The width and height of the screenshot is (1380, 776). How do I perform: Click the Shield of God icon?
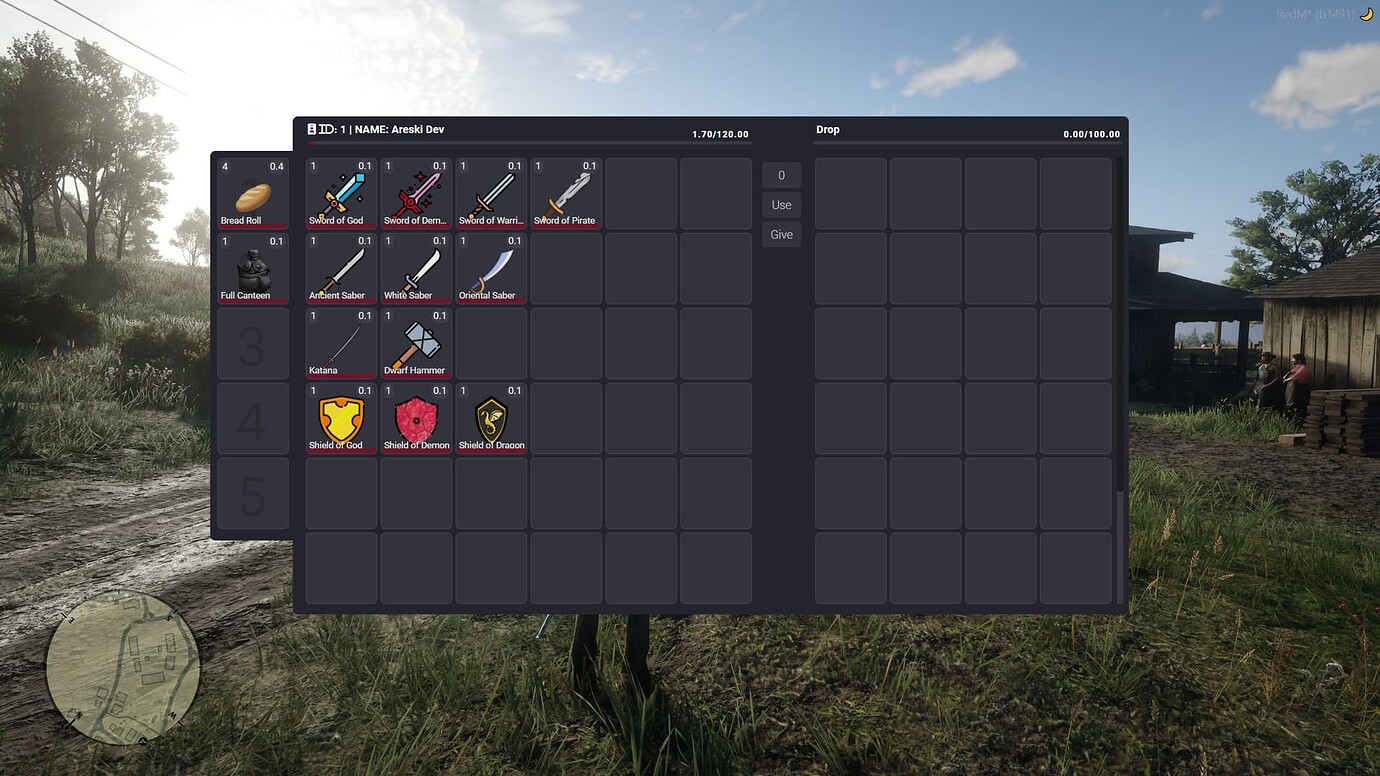(340, 417)
